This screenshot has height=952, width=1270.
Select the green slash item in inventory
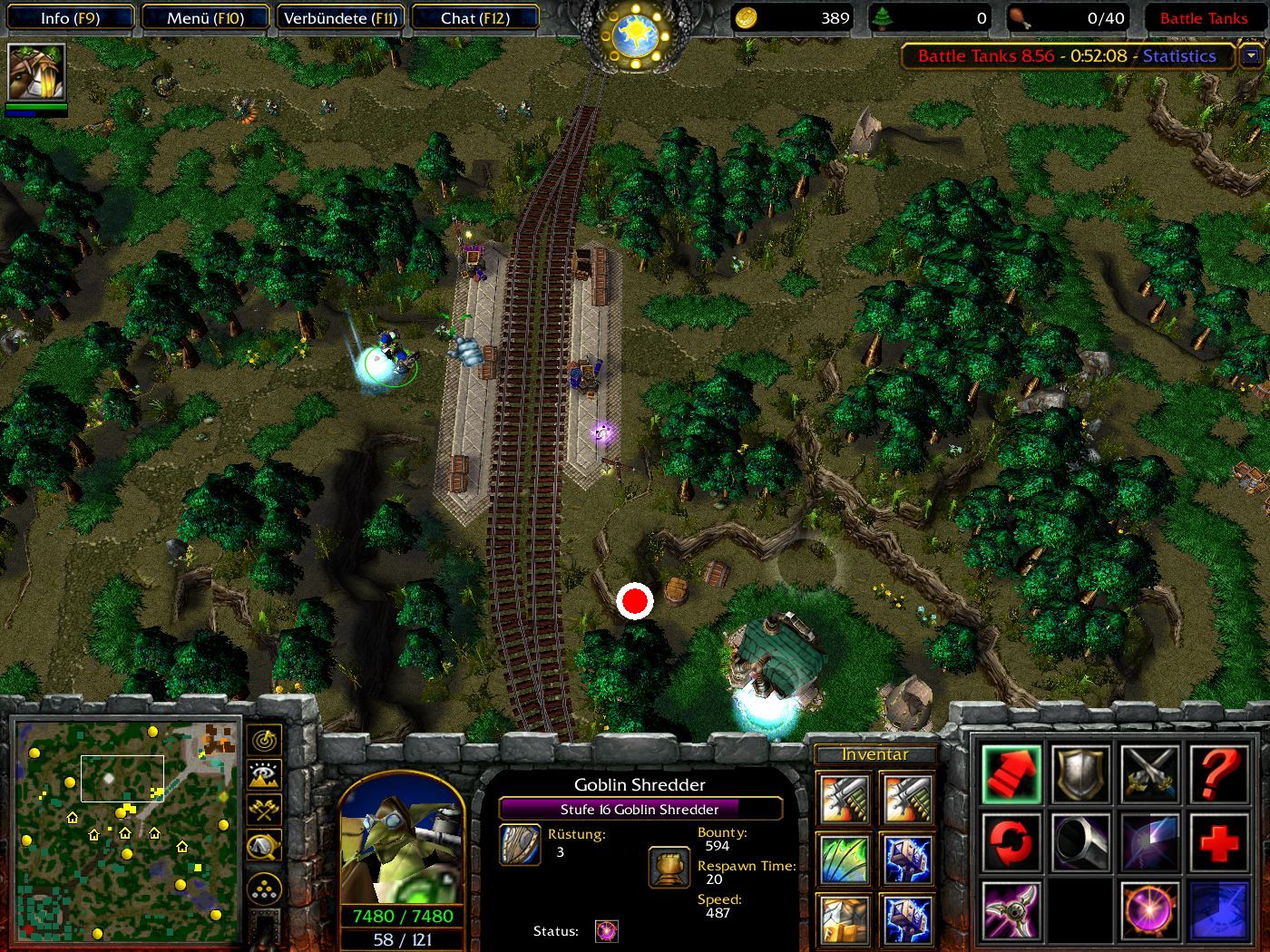point(843,860)
